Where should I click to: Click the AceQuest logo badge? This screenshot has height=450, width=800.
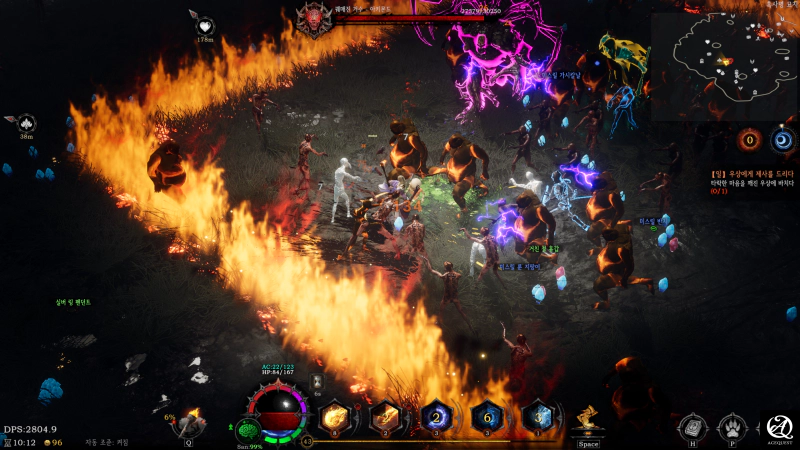pyautogui.click(x=779, y=425)
